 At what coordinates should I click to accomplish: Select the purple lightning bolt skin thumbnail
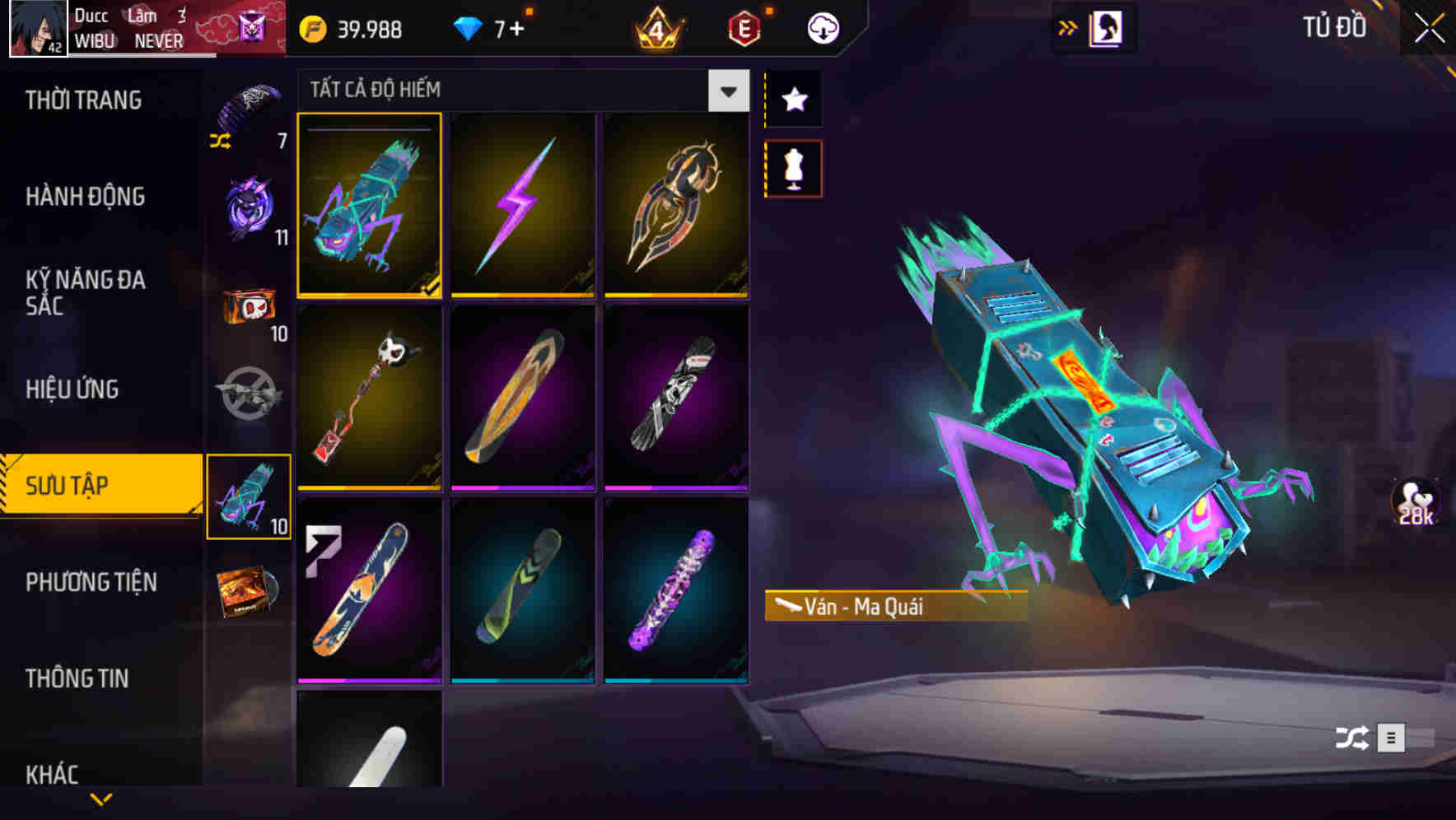pyautogui.click(x=524, y=207)
